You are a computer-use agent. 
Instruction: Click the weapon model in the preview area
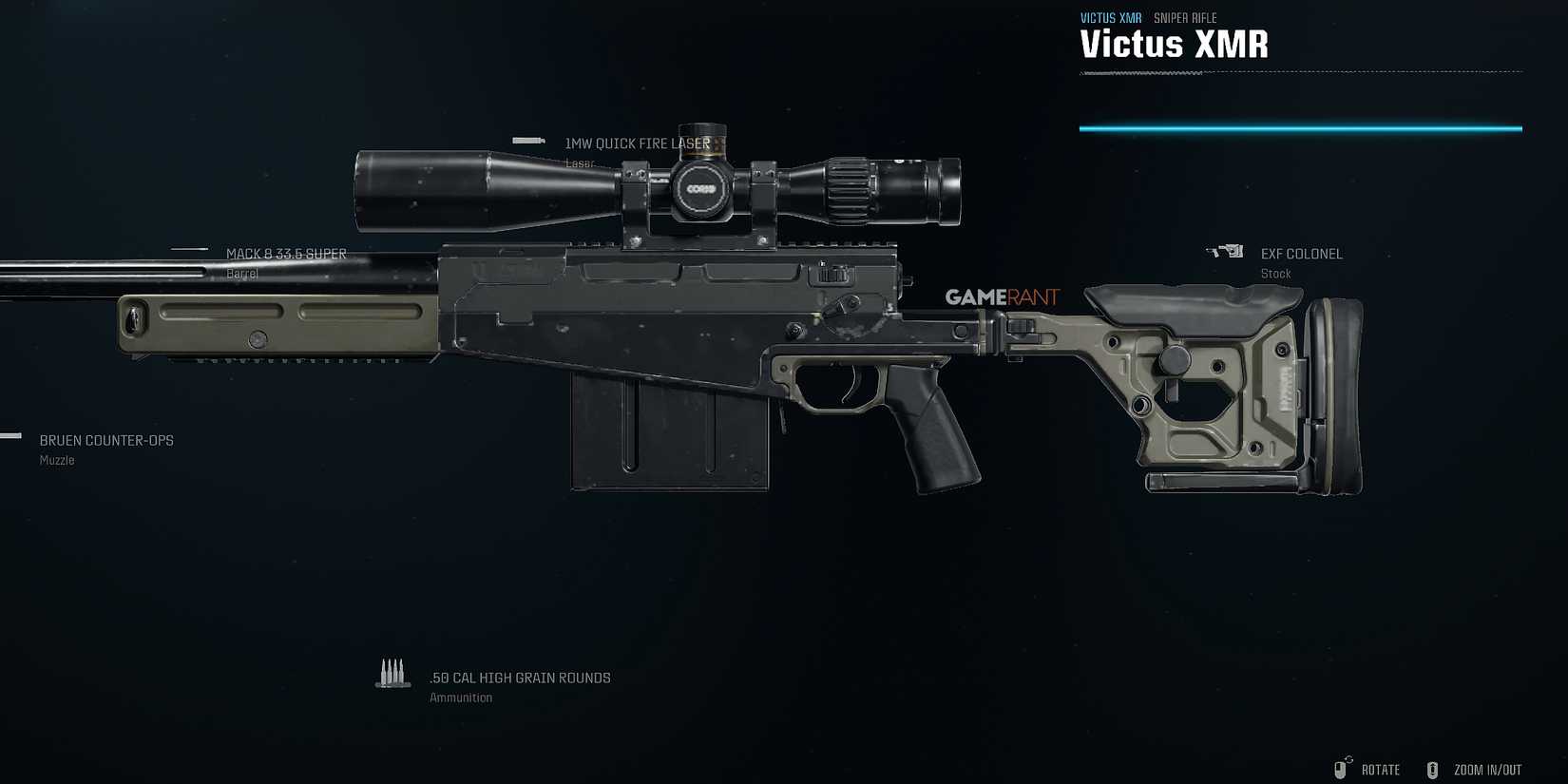(713, 333)
